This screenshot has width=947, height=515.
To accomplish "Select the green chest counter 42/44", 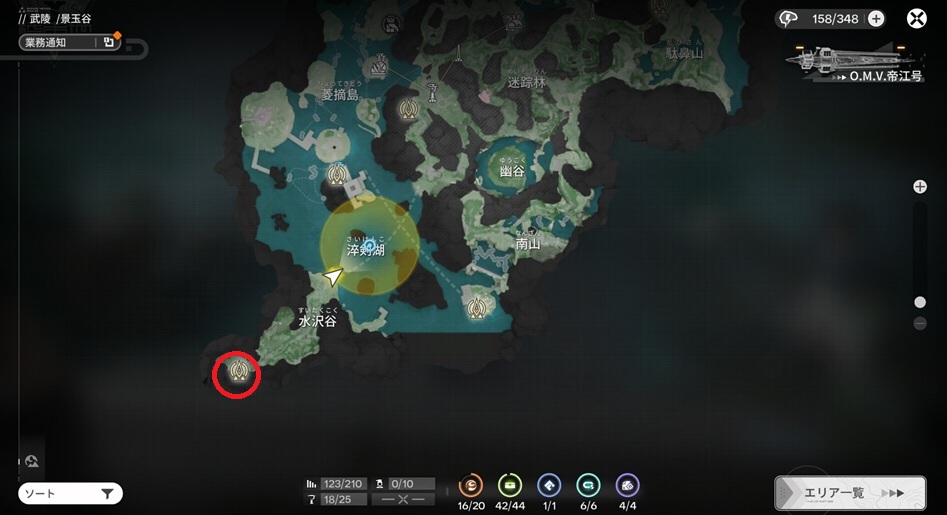I will click(510, 486).
